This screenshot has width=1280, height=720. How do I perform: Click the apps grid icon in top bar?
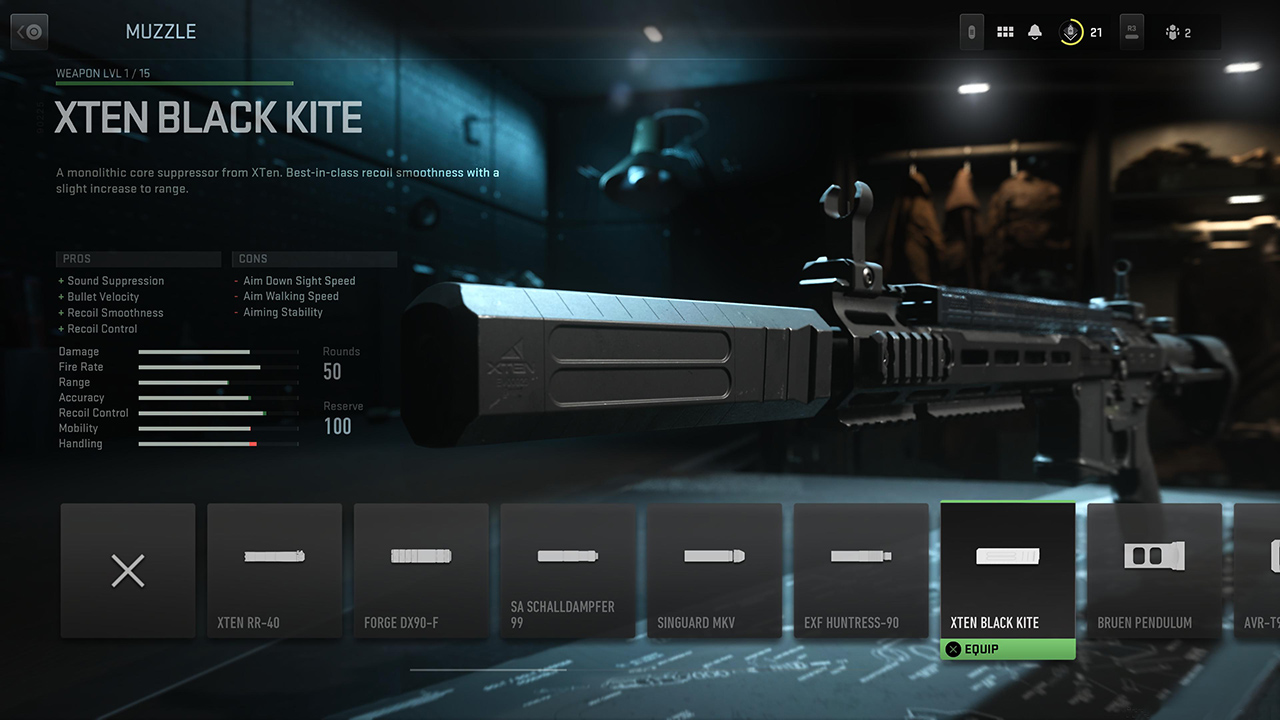click(1005, 31)
